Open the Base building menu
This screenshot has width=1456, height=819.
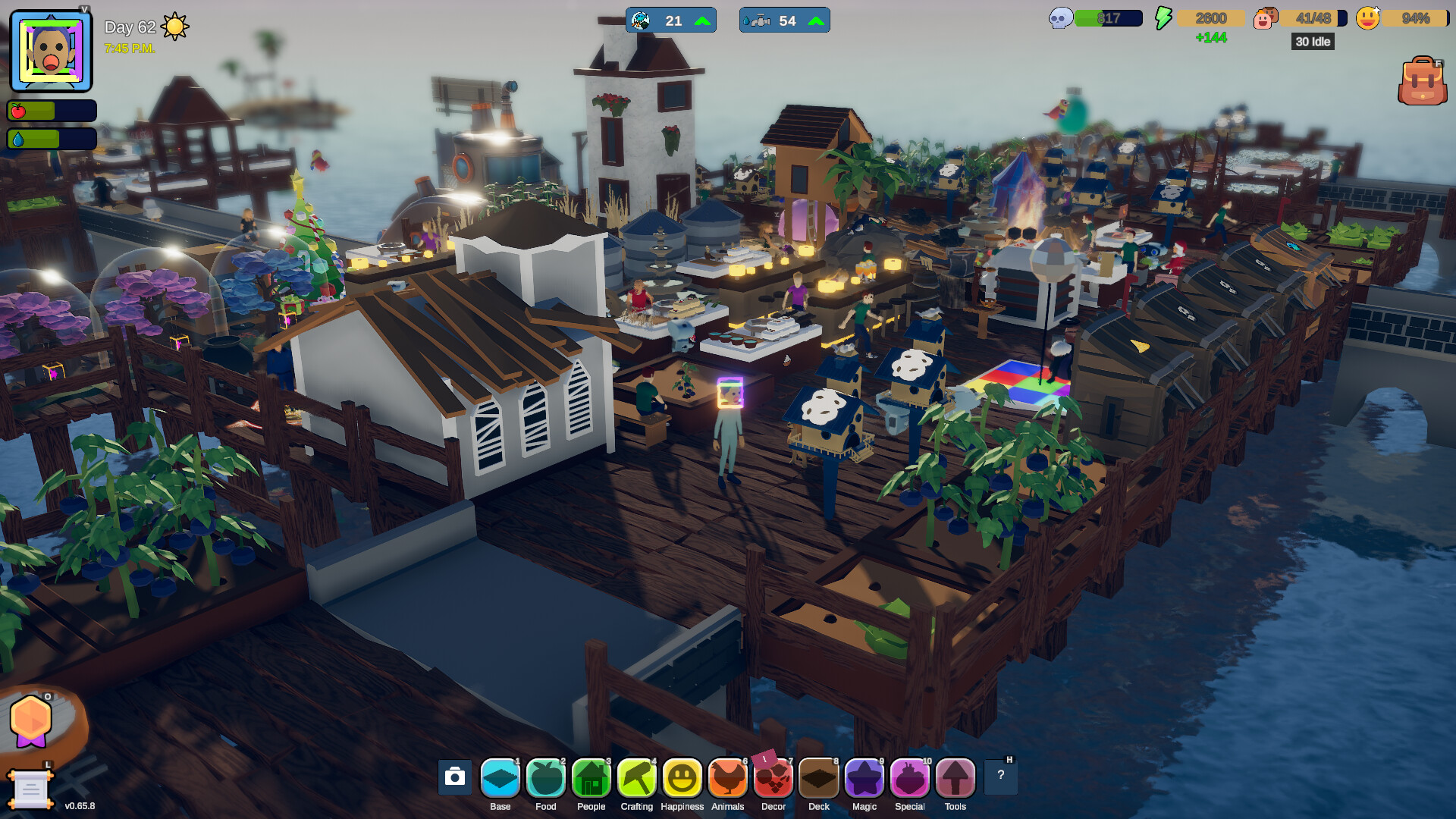pos(500,777)
